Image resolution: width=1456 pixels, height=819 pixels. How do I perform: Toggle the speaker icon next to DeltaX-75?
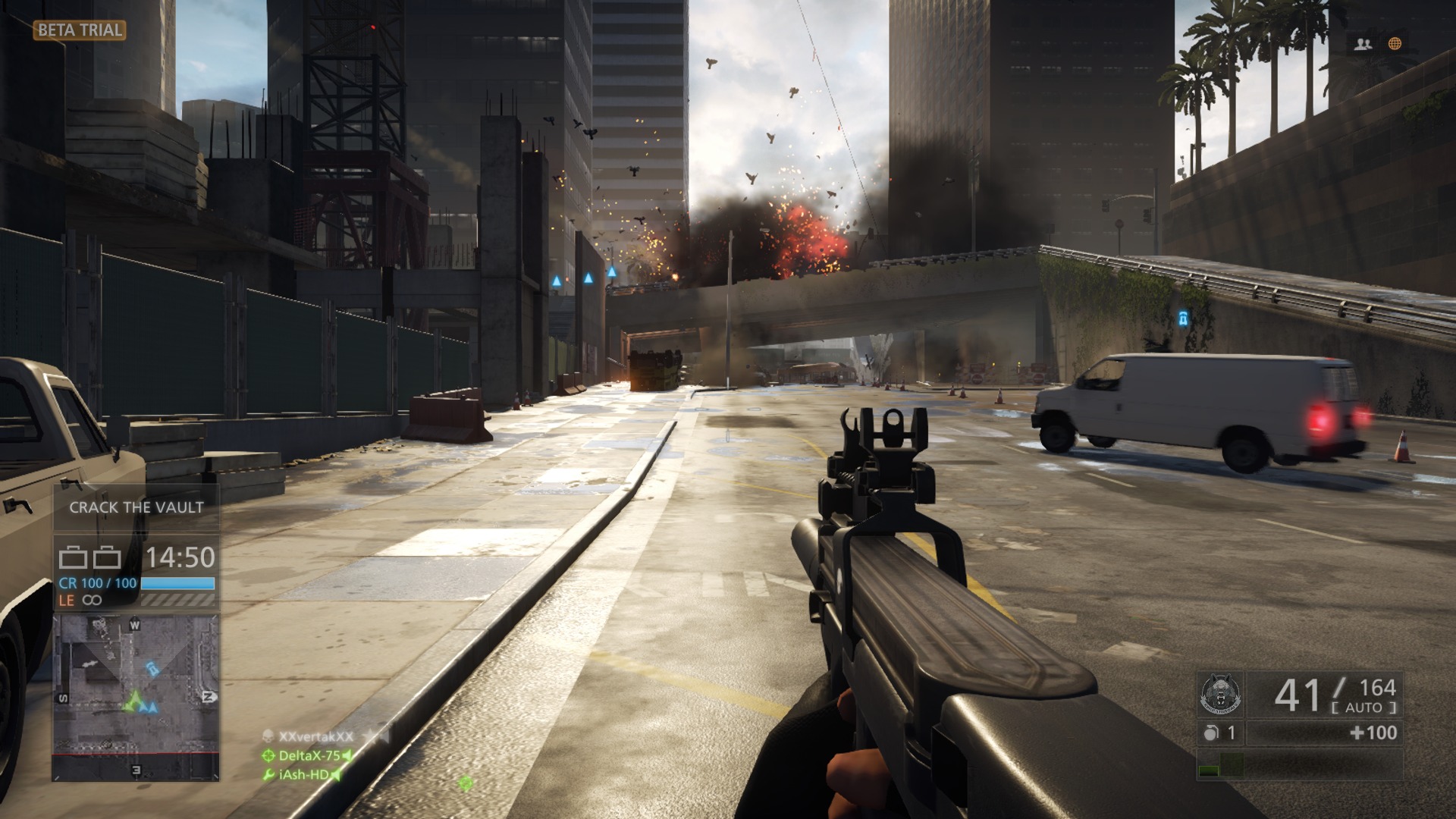click(x=347, y=756)
